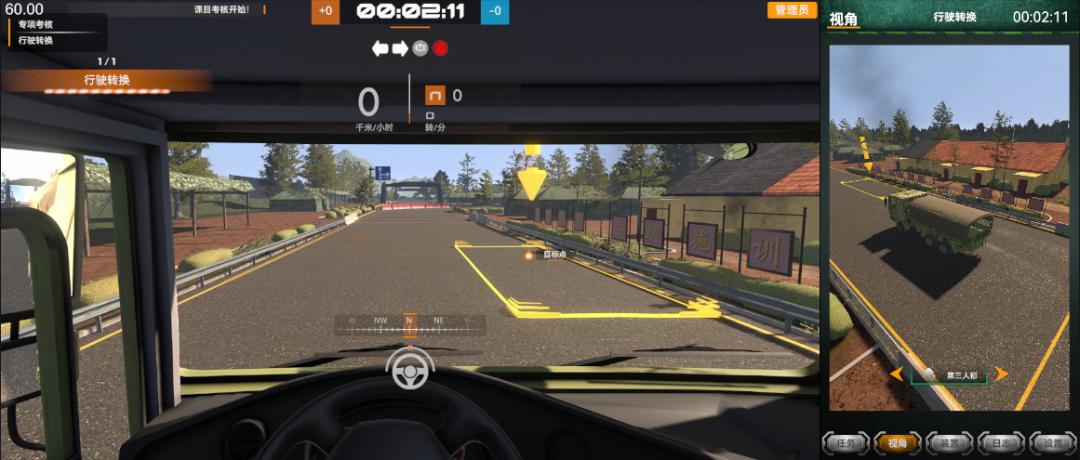Screen dimensions: 1080x460
Task: Open the 任务 (Mission) tab
Action: [845, 442]
